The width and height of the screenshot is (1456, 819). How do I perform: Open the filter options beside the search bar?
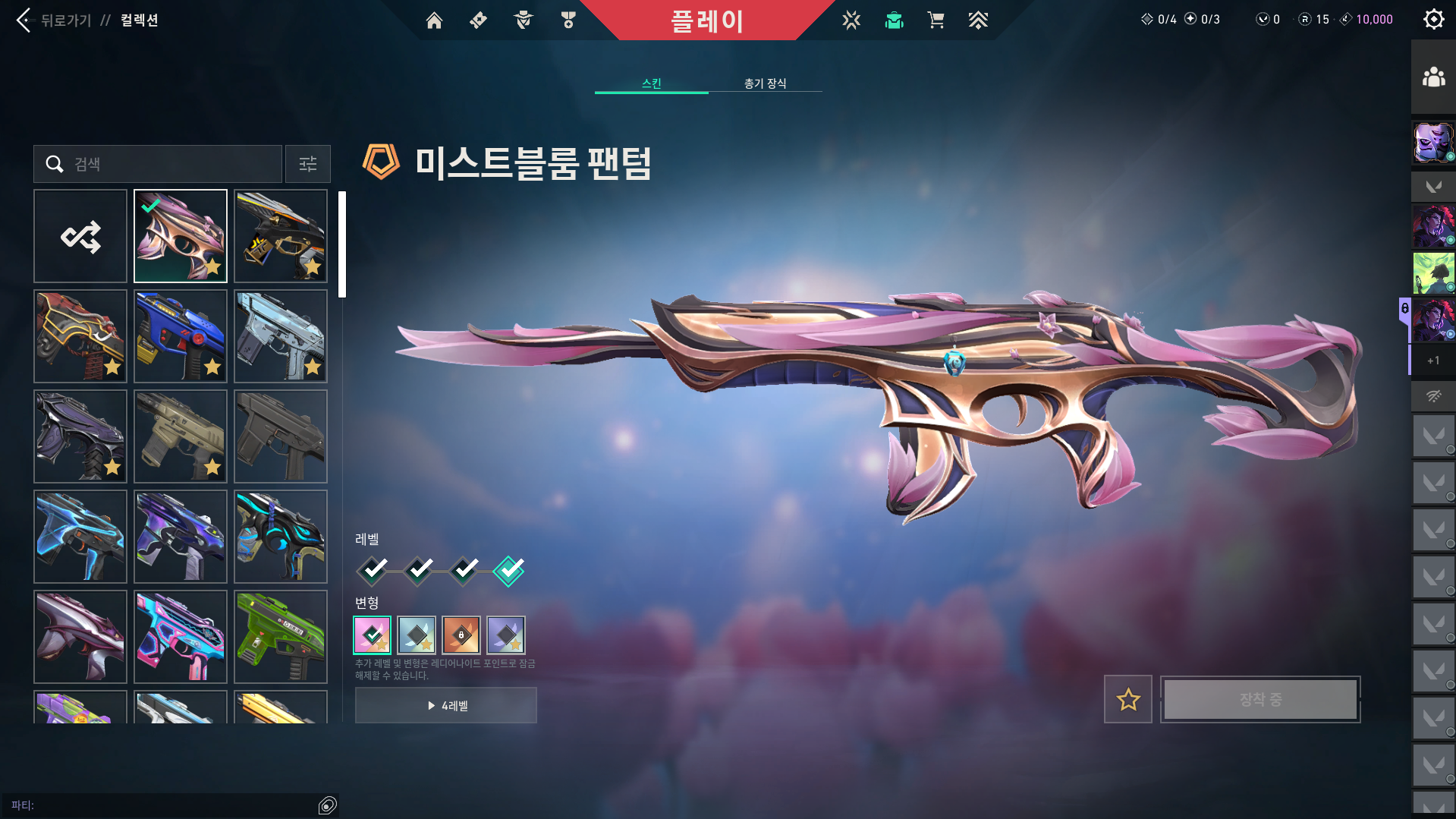pyautogui.click(x=307, y=164)
